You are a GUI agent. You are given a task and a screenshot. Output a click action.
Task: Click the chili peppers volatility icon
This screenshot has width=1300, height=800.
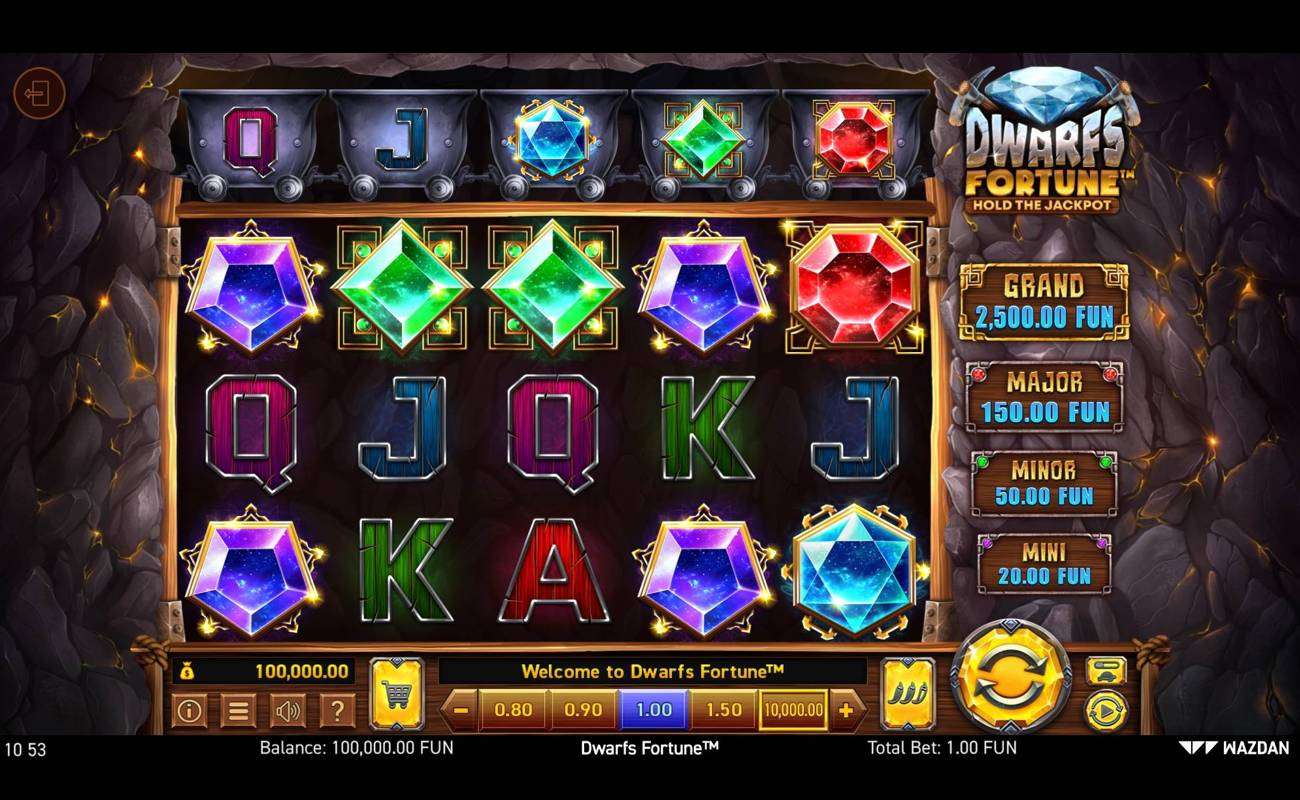pyautogui.click(x=905, y=691)
